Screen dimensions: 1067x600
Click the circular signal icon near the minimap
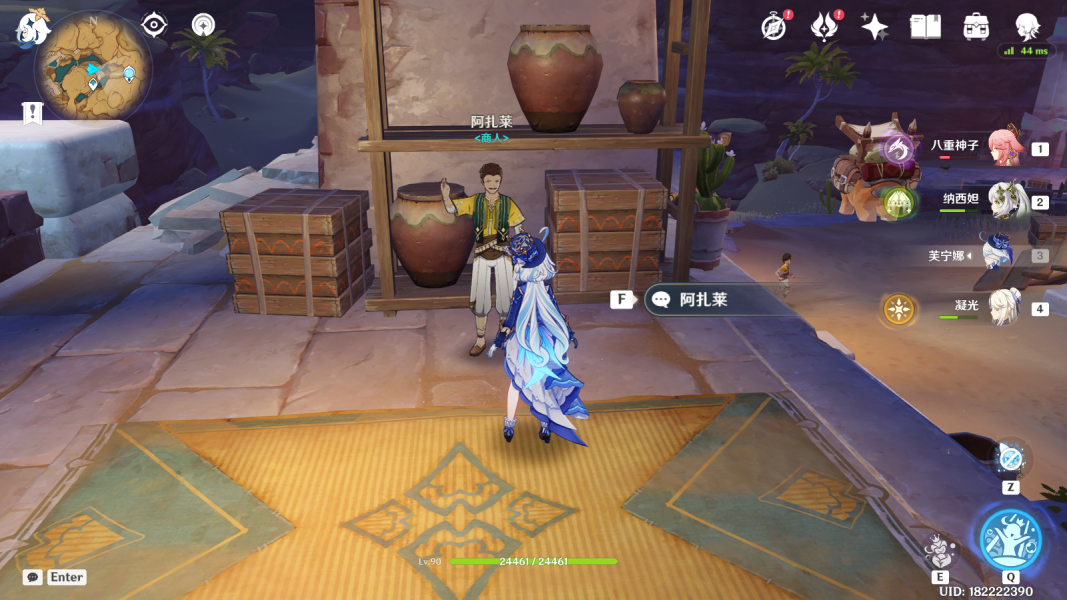pyautogui.click(x=203, y=25)
